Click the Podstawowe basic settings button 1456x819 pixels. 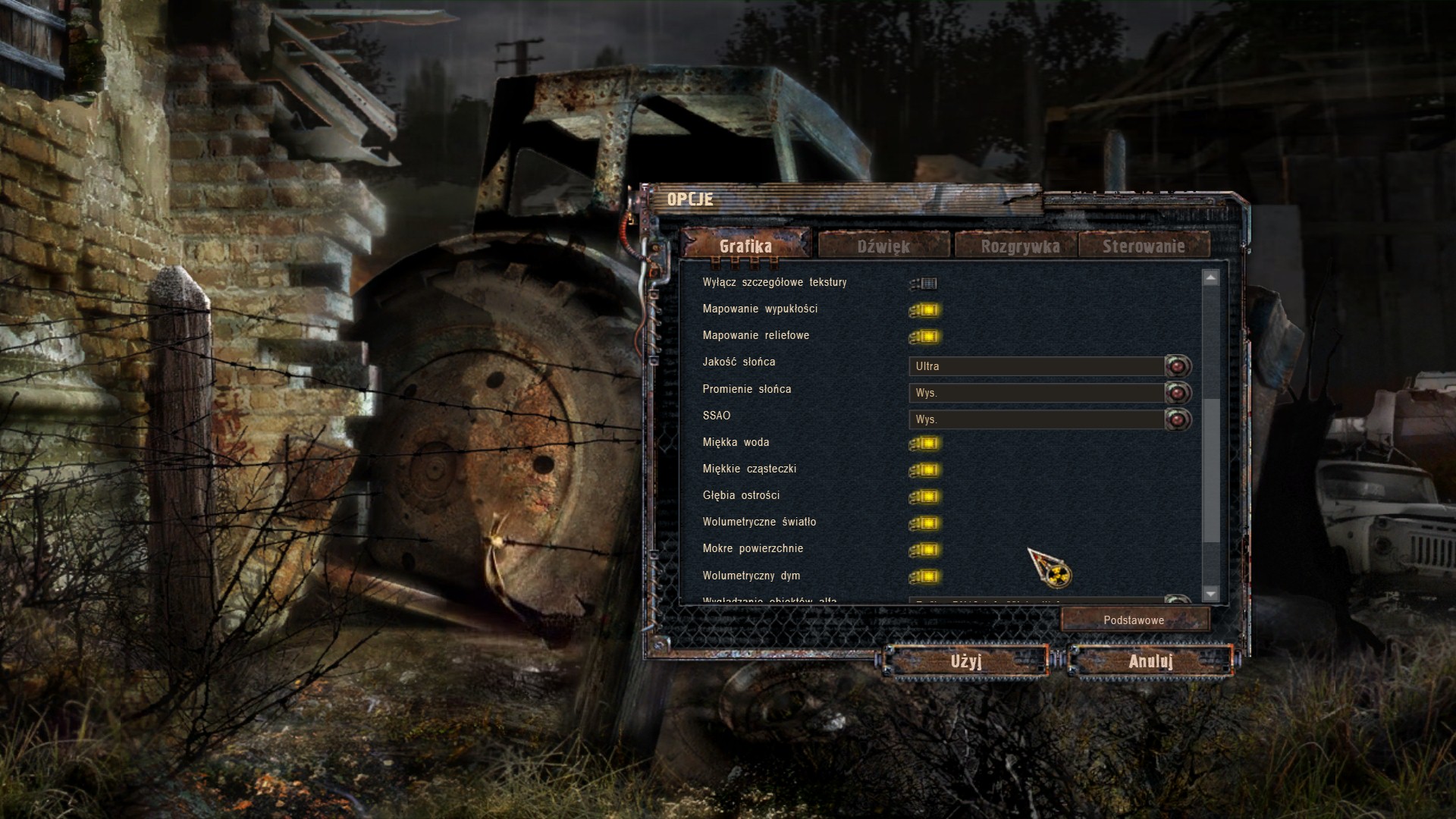1134,620
